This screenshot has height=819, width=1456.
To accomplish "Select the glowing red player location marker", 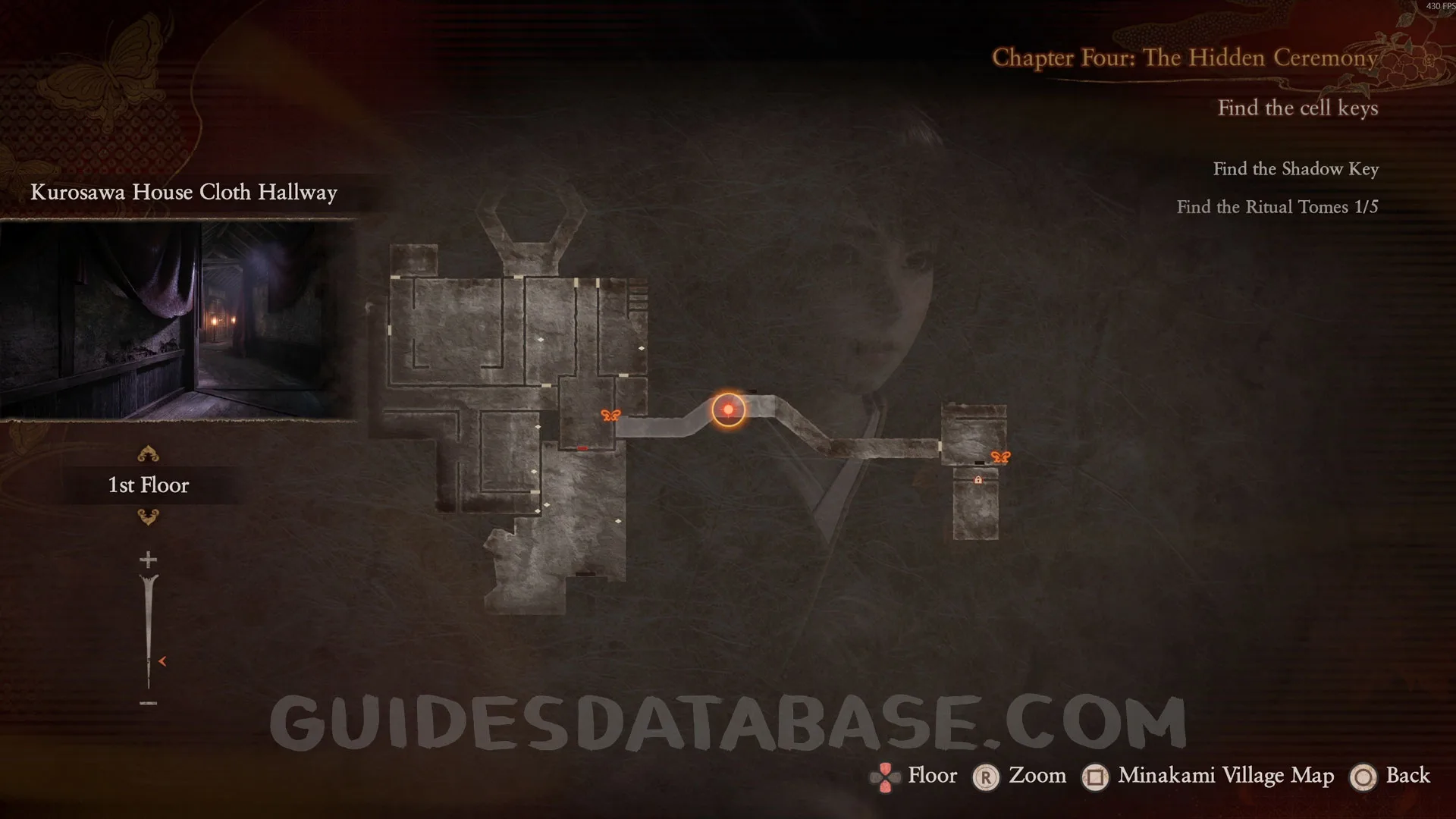I will (x=728, y=410).
